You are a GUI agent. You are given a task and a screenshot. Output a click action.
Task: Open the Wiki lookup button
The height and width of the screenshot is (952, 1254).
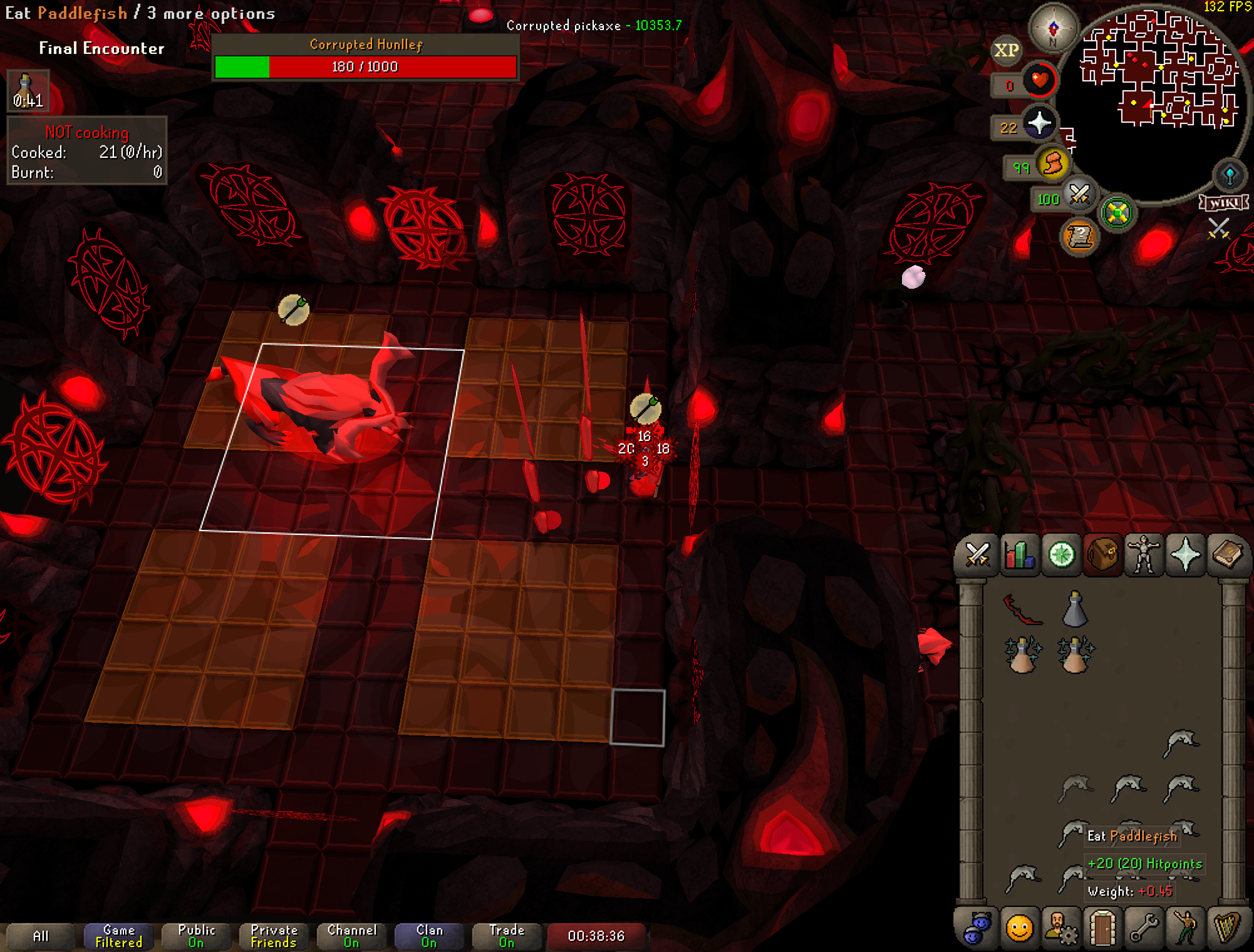pos(1223,203)
